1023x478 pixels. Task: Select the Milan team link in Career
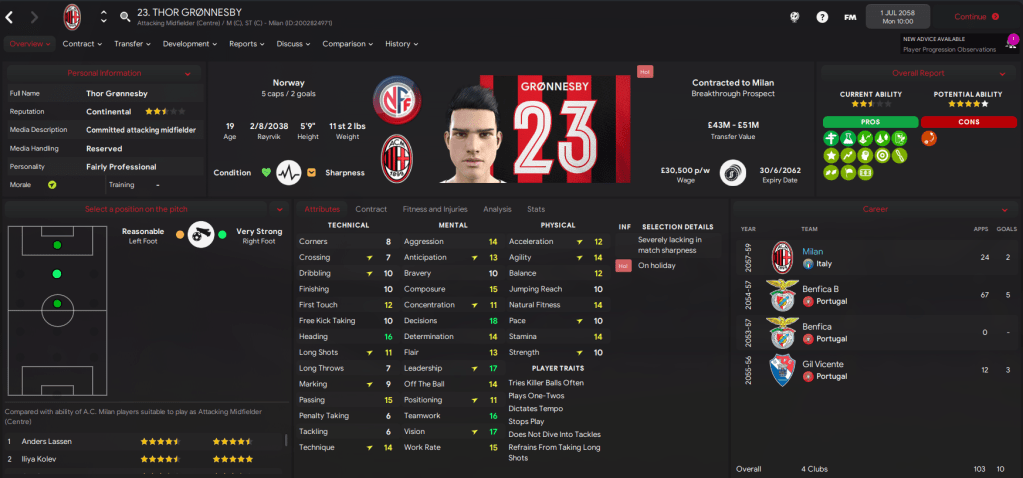pos(813,252)
